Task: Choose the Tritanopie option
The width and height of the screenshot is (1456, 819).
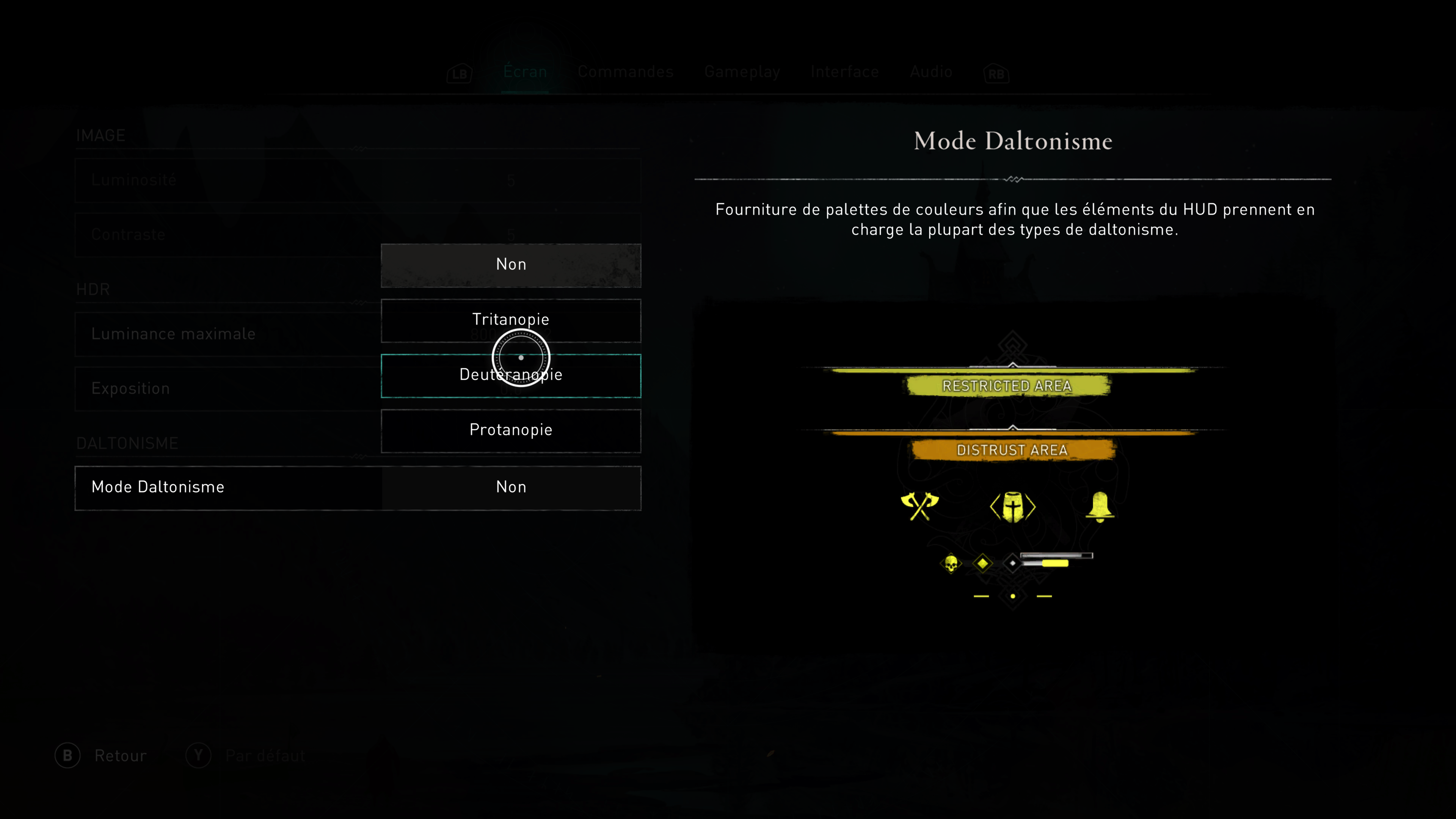Action: pyautogui.click(x=510, y=320)
